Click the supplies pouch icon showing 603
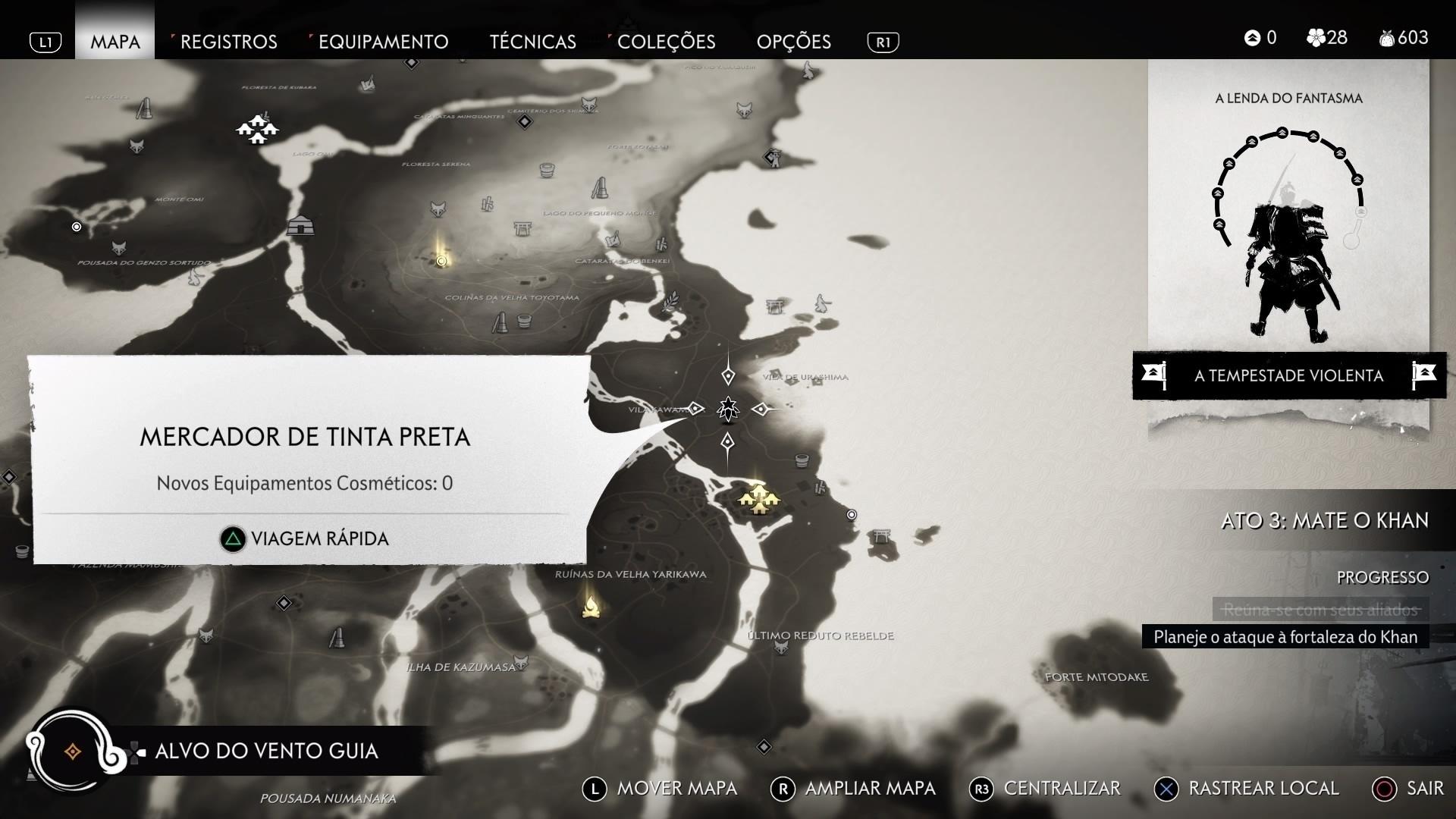 pos(1386,38)
